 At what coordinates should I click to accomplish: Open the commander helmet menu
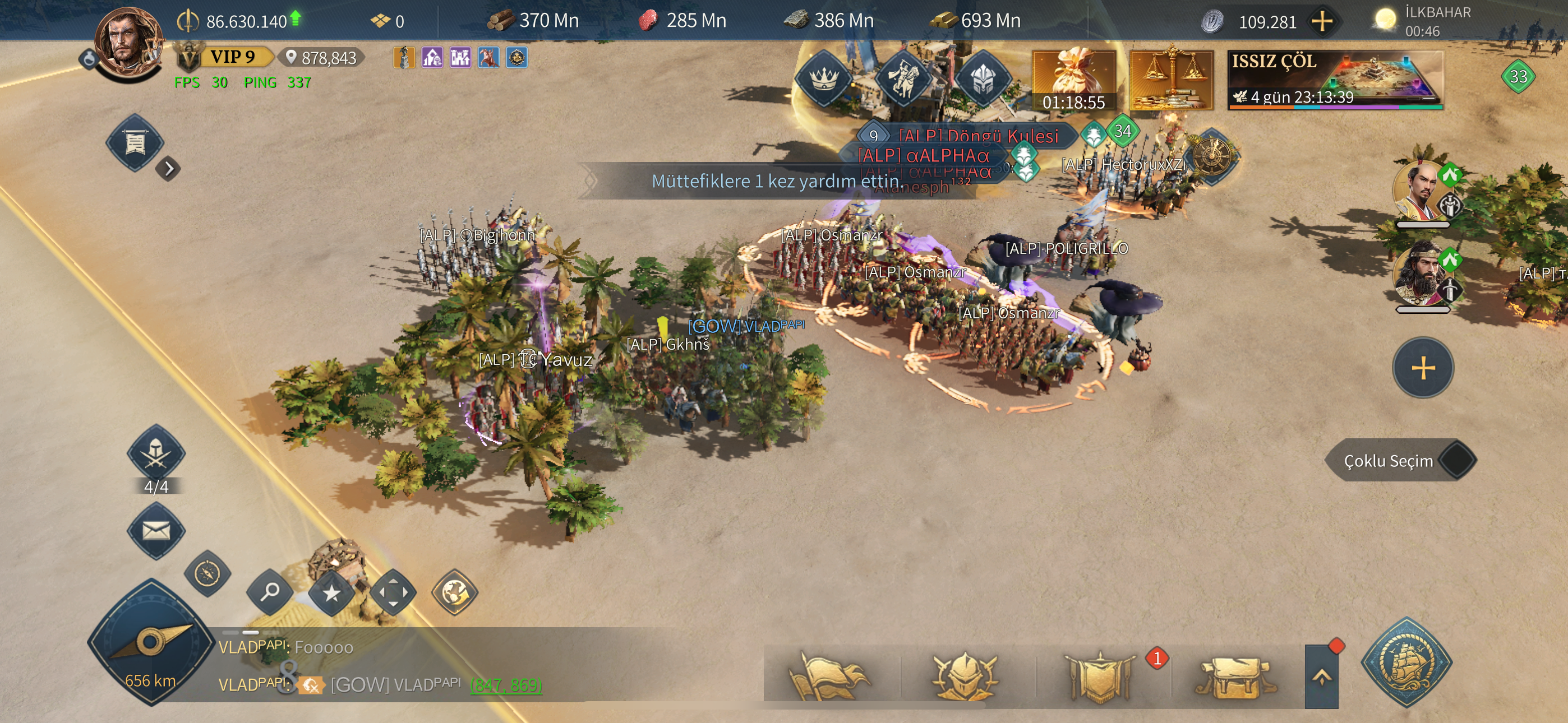click(964, 675)
